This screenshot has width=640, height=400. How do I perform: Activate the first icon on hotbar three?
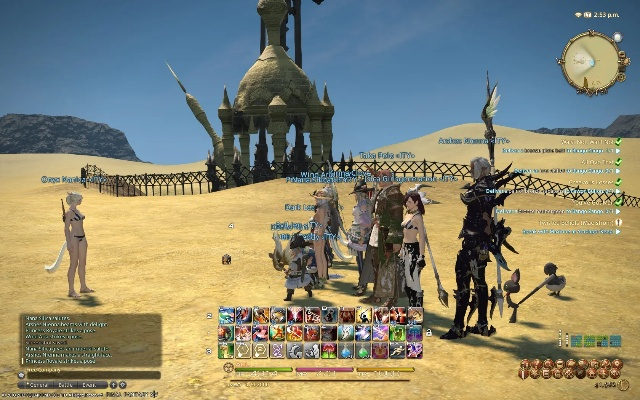pos(226,350)
